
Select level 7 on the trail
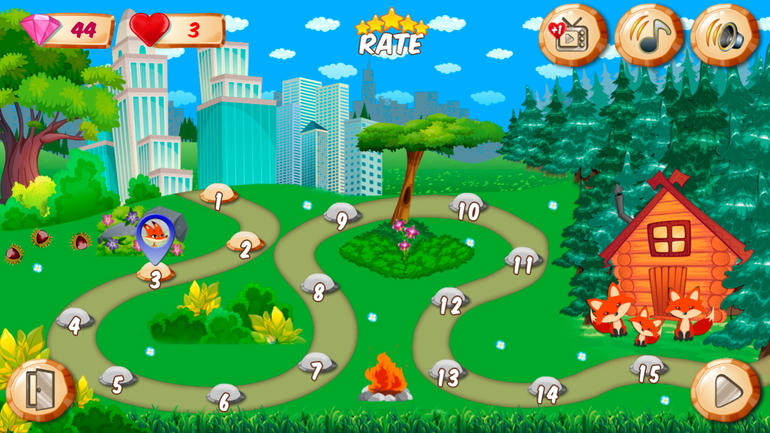317,366
